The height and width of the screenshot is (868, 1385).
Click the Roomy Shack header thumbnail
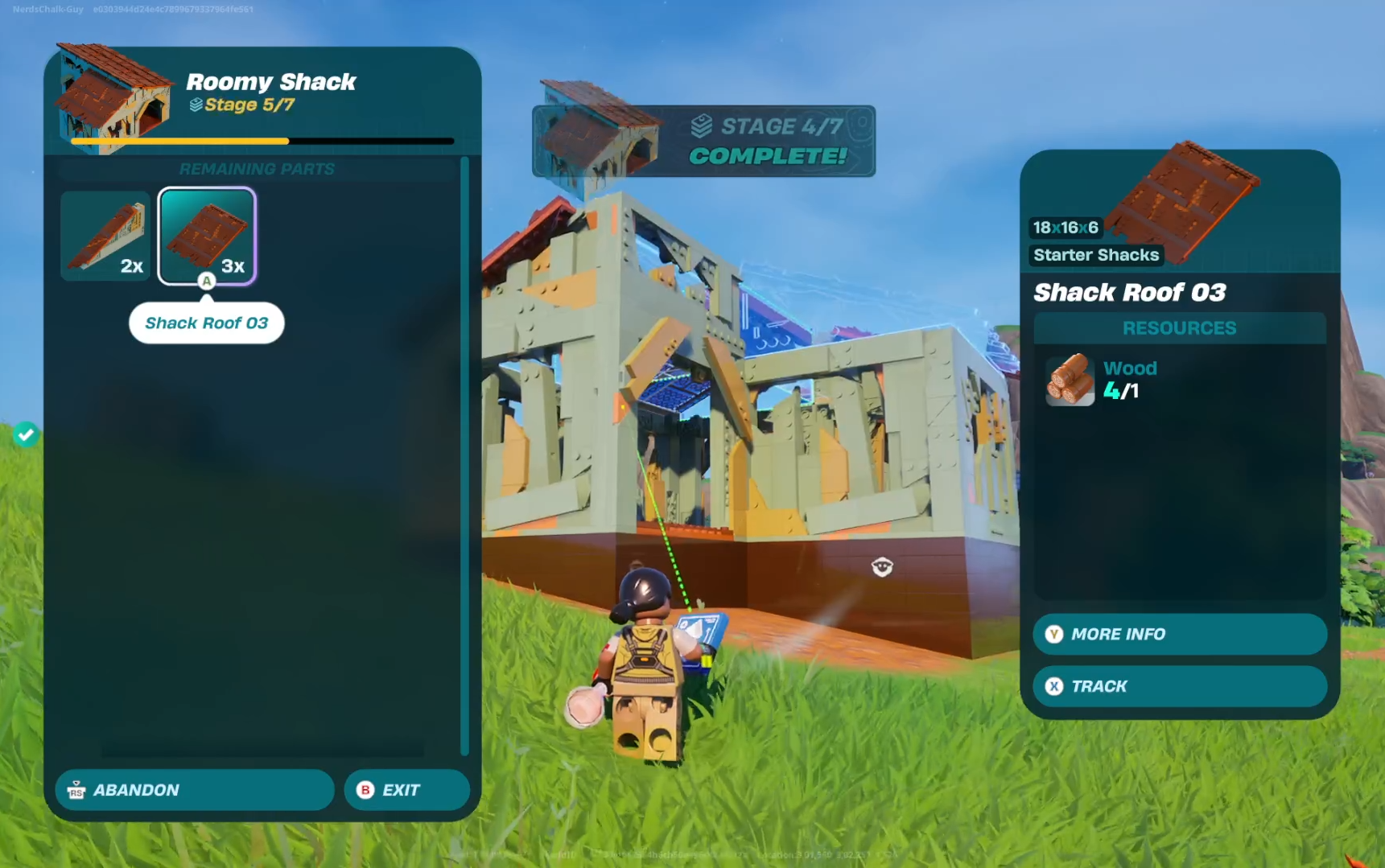(x=113, y=97)
